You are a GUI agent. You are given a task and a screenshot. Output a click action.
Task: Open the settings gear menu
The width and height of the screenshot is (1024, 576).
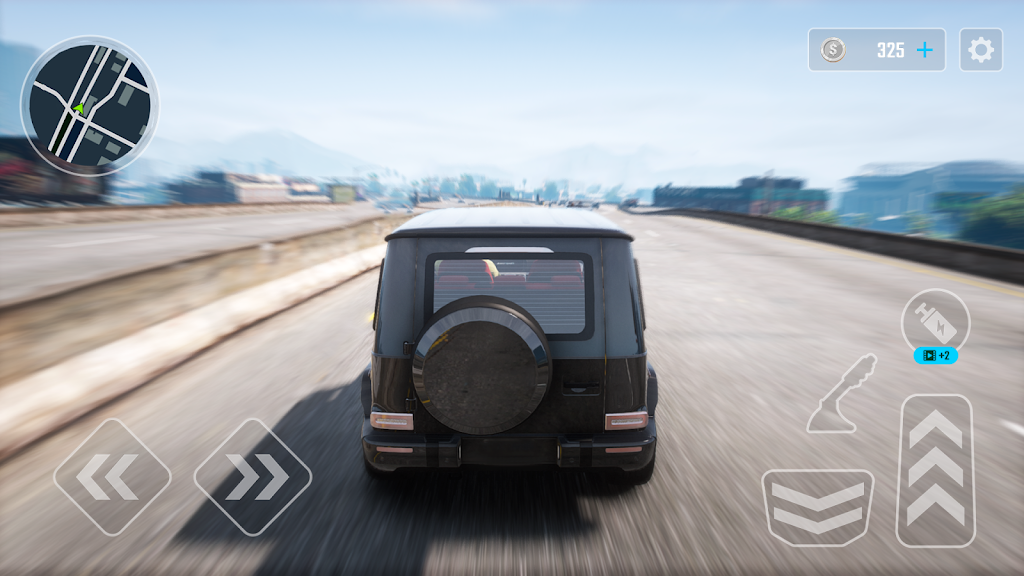[x=981, y=50]
